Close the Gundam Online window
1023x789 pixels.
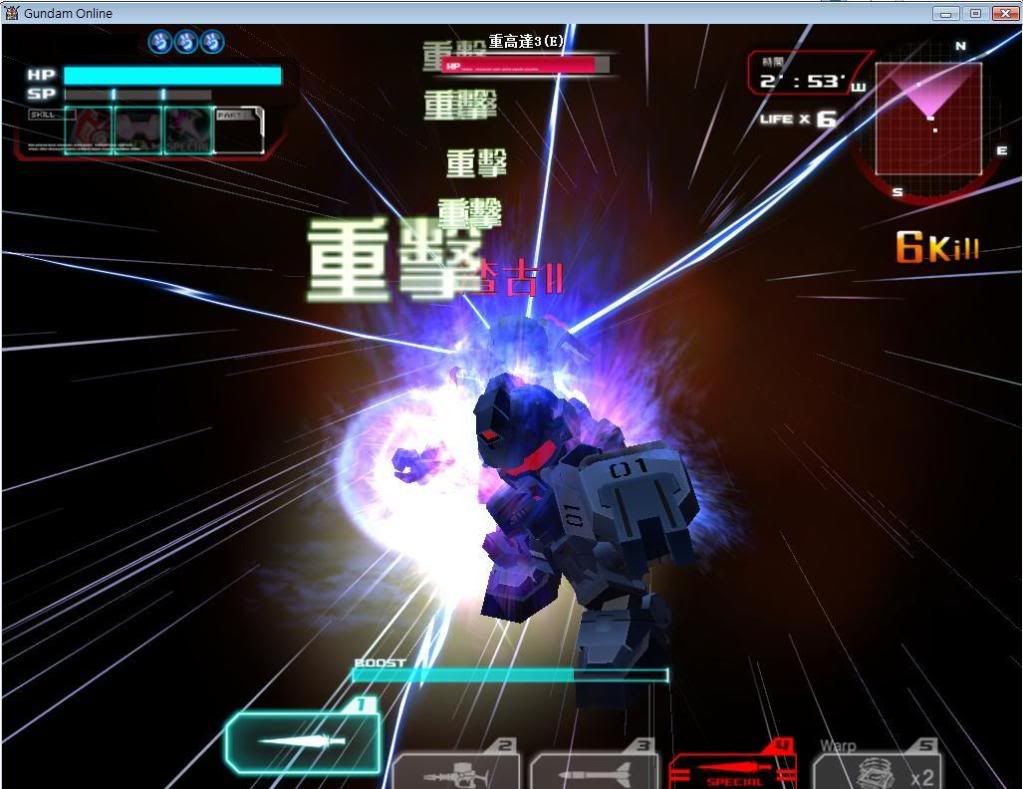pyautogui.click(x=1003, y=13)
